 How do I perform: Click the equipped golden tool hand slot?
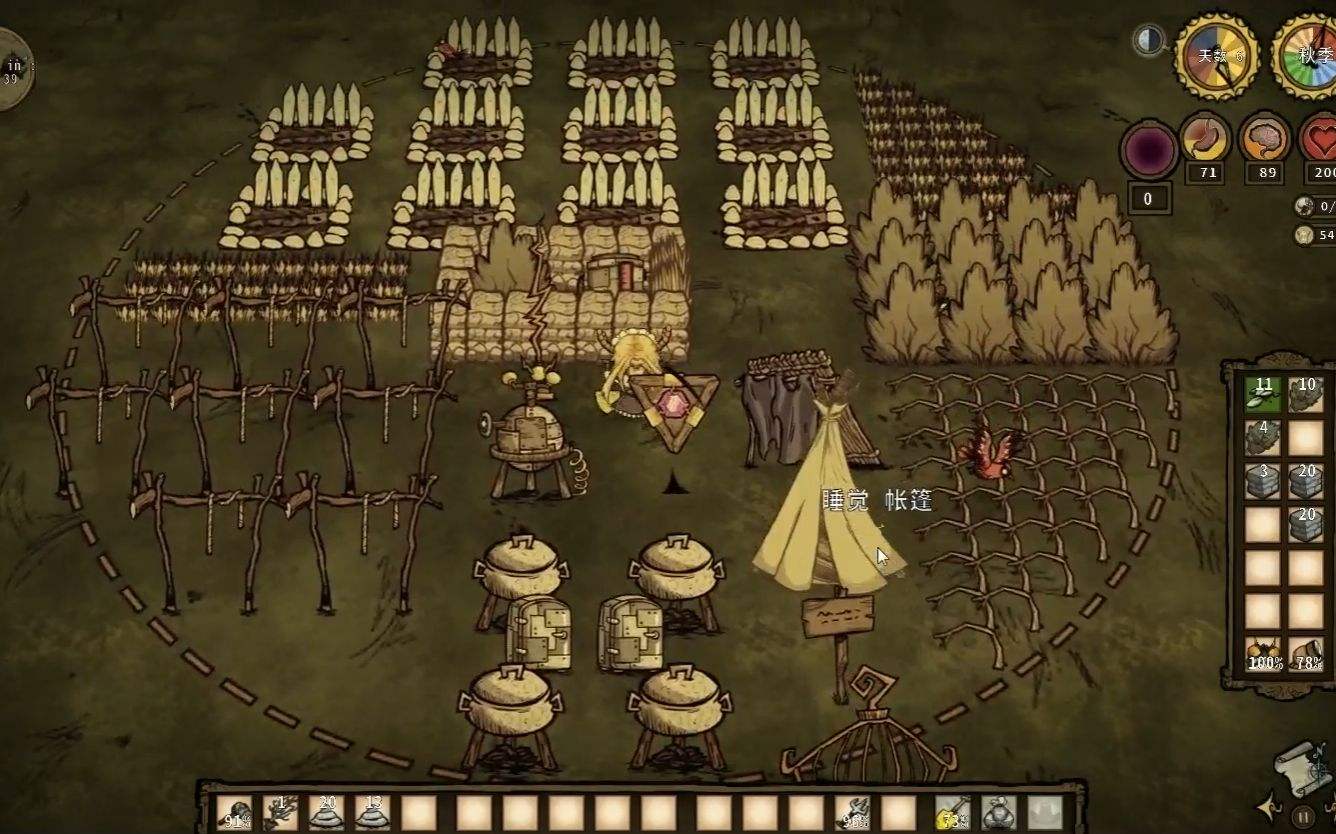pyautogui.click(x=952, y=812)
